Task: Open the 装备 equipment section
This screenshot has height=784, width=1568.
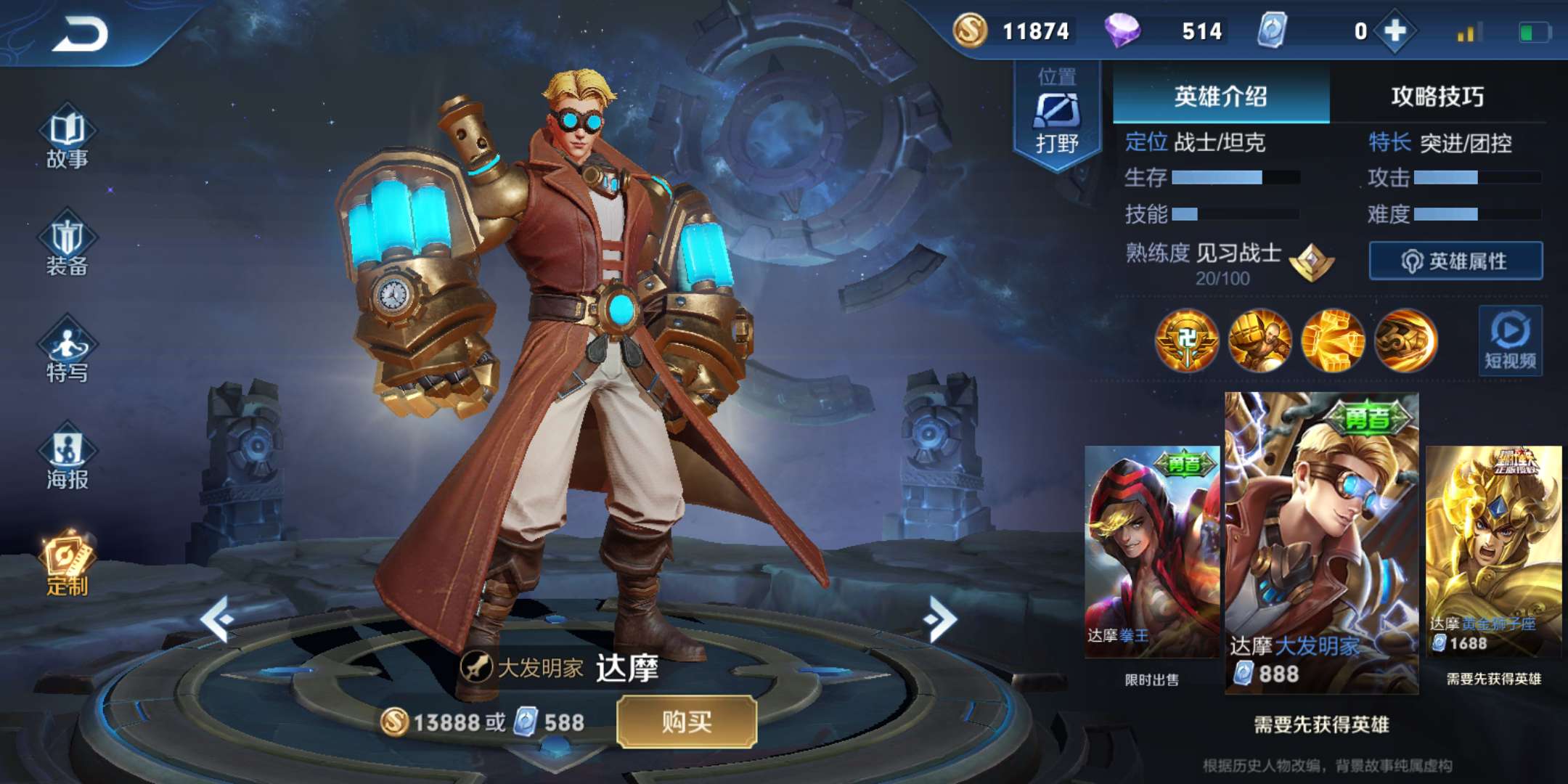Action: click(67, 245)
